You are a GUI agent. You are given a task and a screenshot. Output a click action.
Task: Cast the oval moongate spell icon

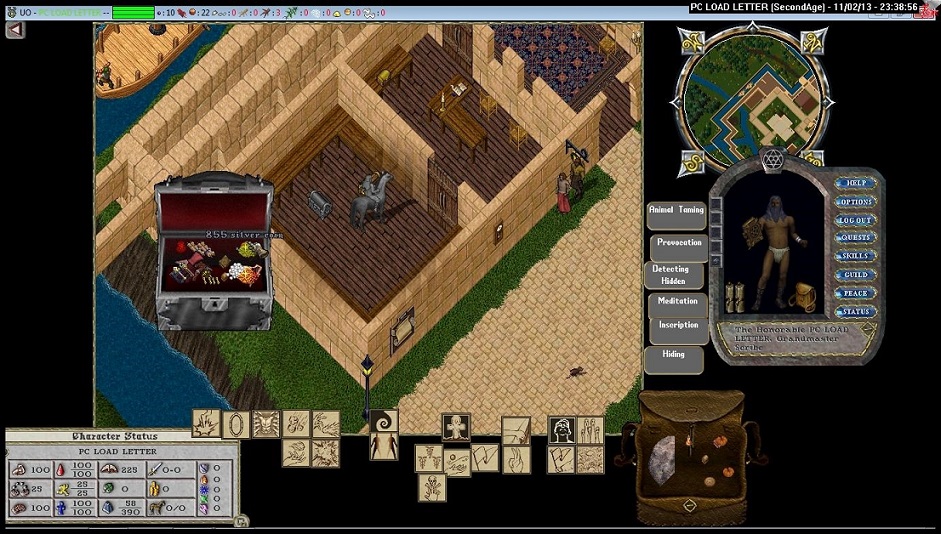pos(236,424)
